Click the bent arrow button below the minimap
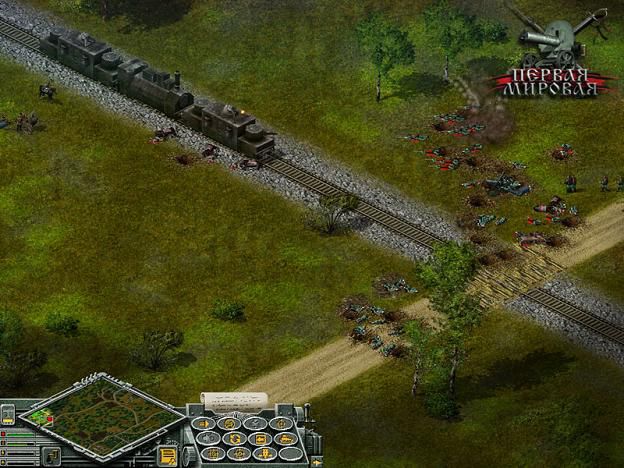Screen dimensions: 624x468 [52, 454]
